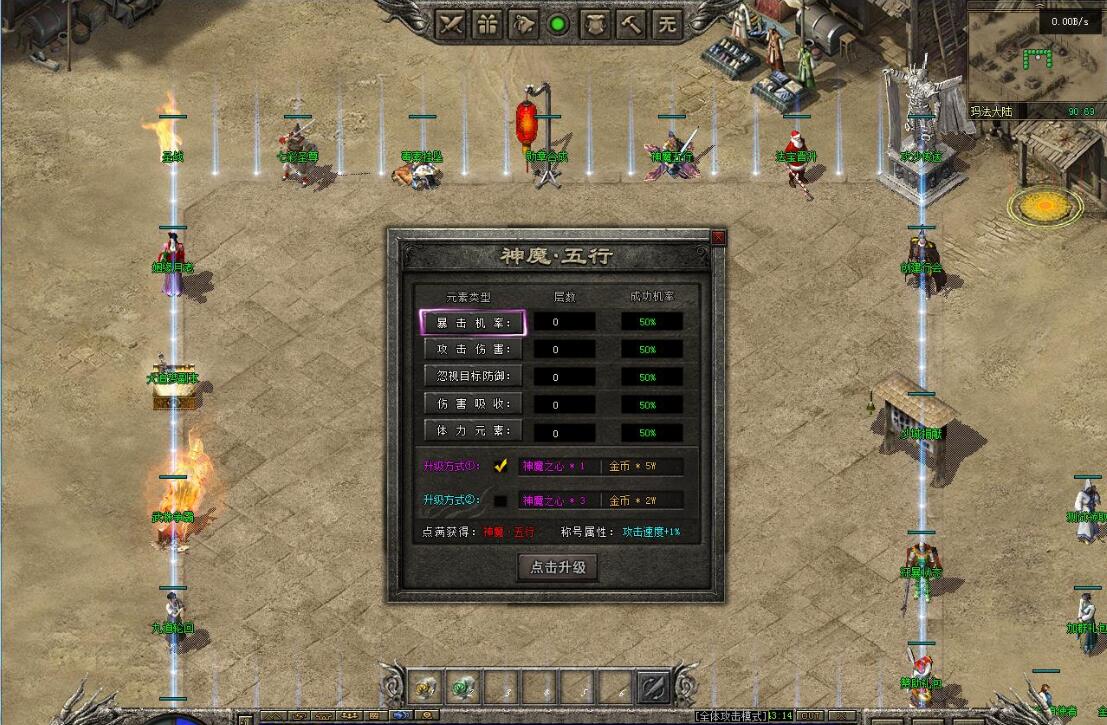The image size is (1107, 725).
Task: Open the gift box top menu icon
Action: click(x=487, y=23)
